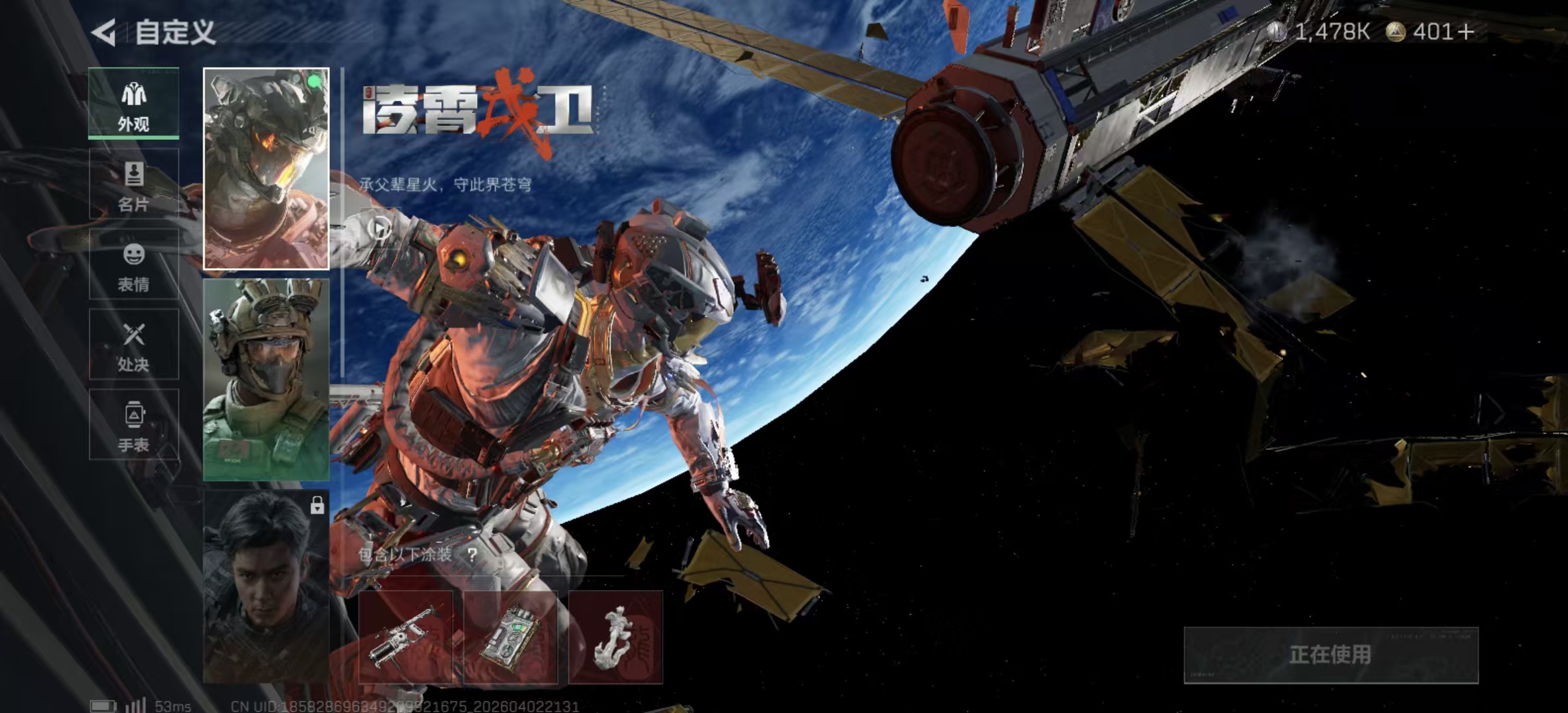
Task: Switch to the 手表 watch tab
Action: pos(133,426)
